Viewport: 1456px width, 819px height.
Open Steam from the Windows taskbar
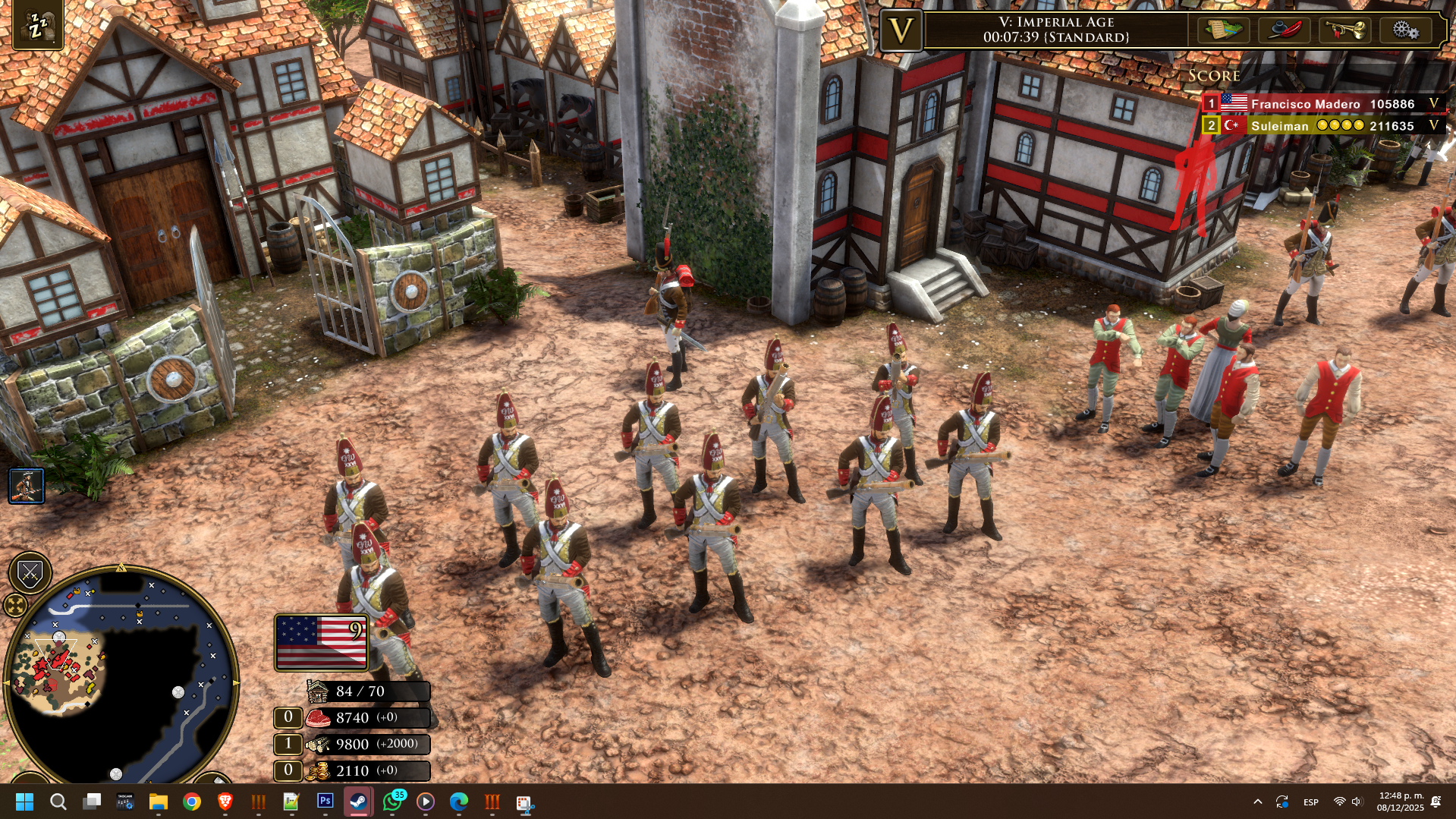tap(359, 802)
